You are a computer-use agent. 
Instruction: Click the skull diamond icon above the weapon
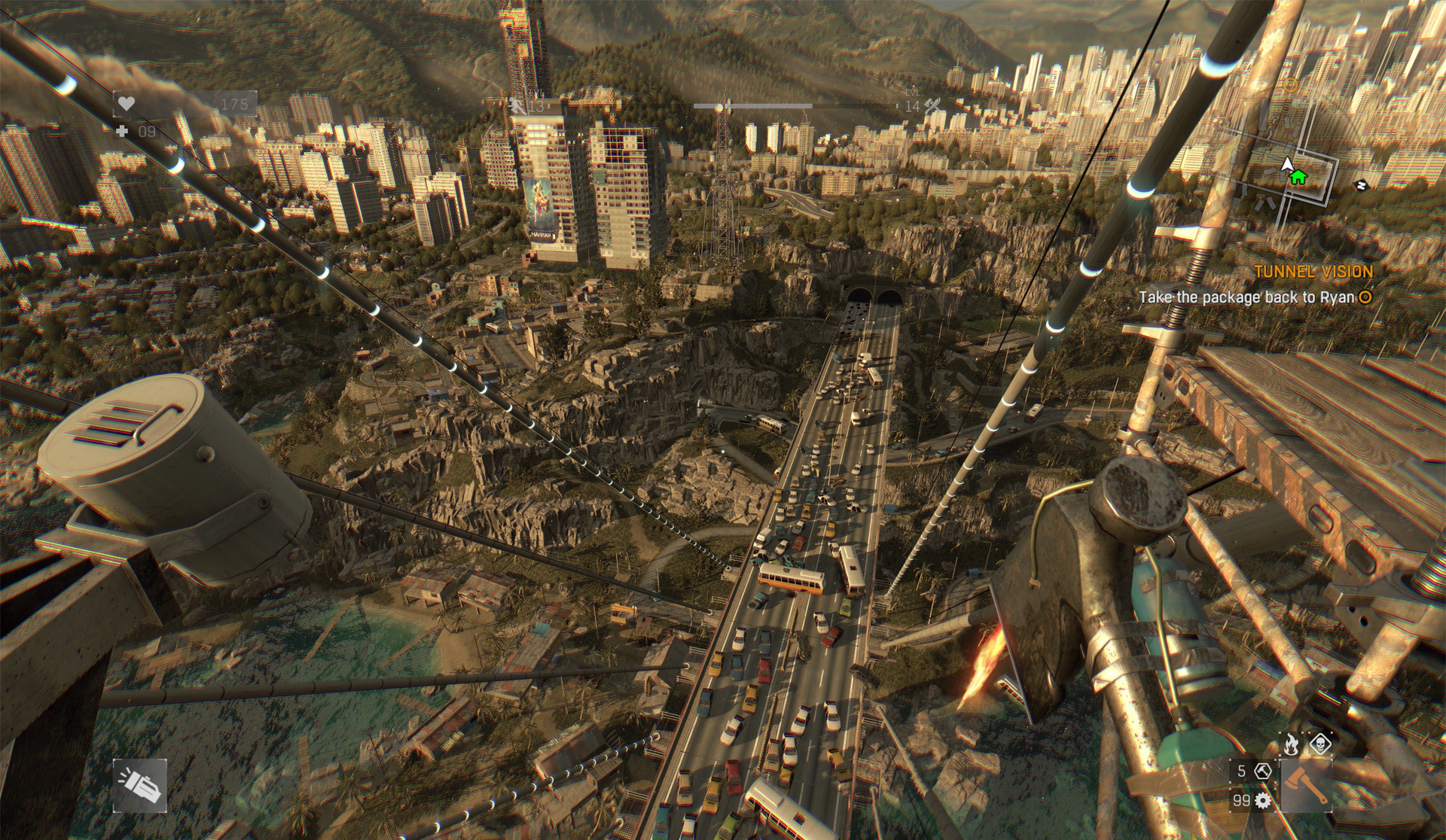(x=1319, y=745)
